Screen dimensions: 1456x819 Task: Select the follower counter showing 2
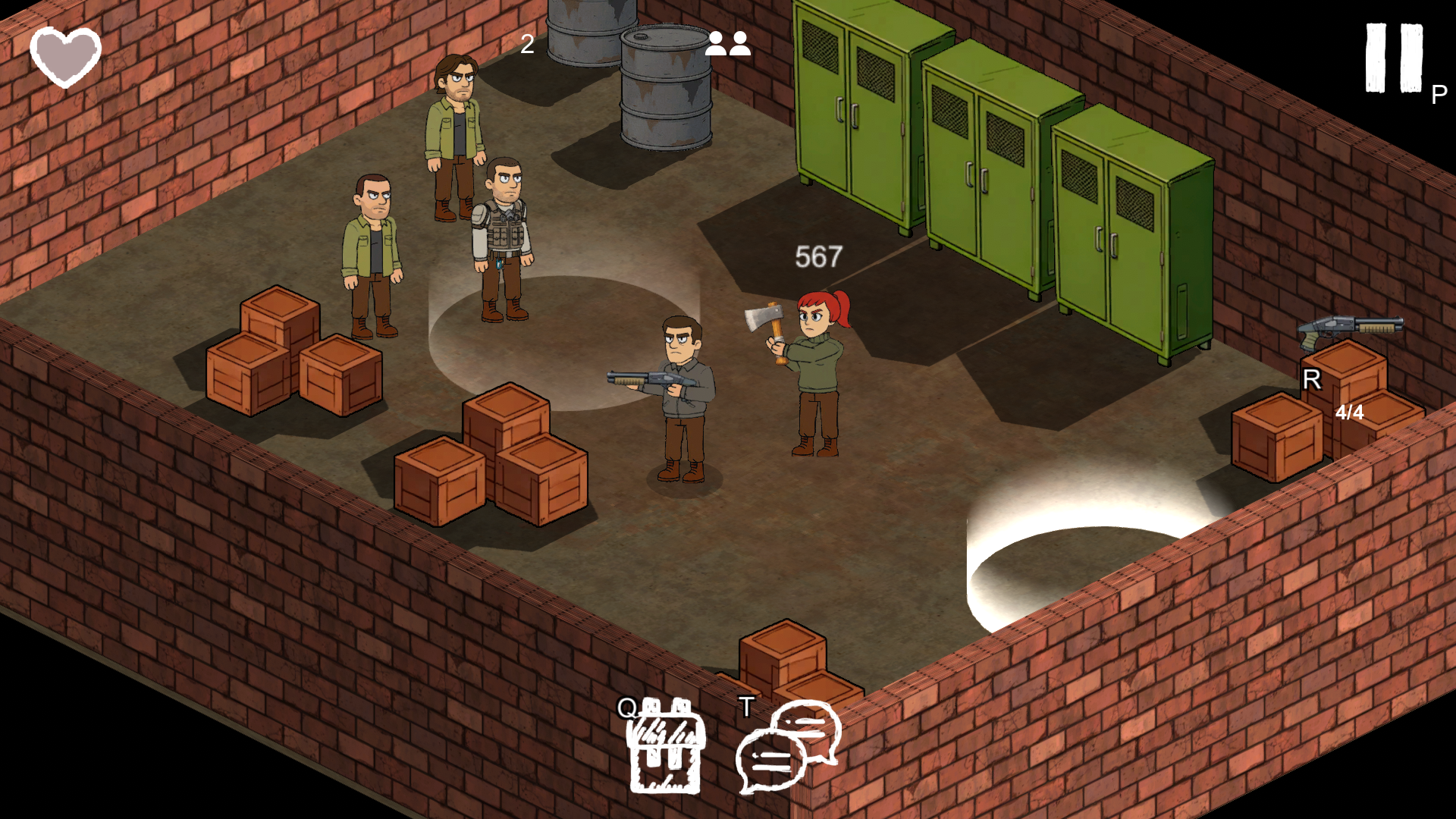pyautogui.click(x=527, y=44)
